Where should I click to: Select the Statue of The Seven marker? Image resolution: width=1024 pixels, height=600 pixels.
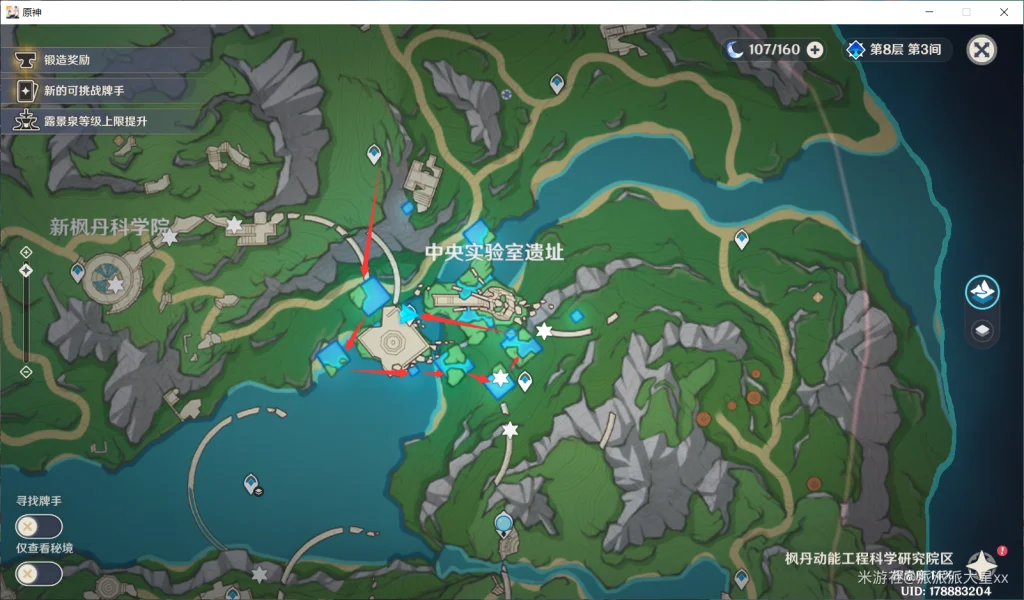pyautogui.click(x=503, y=523)
